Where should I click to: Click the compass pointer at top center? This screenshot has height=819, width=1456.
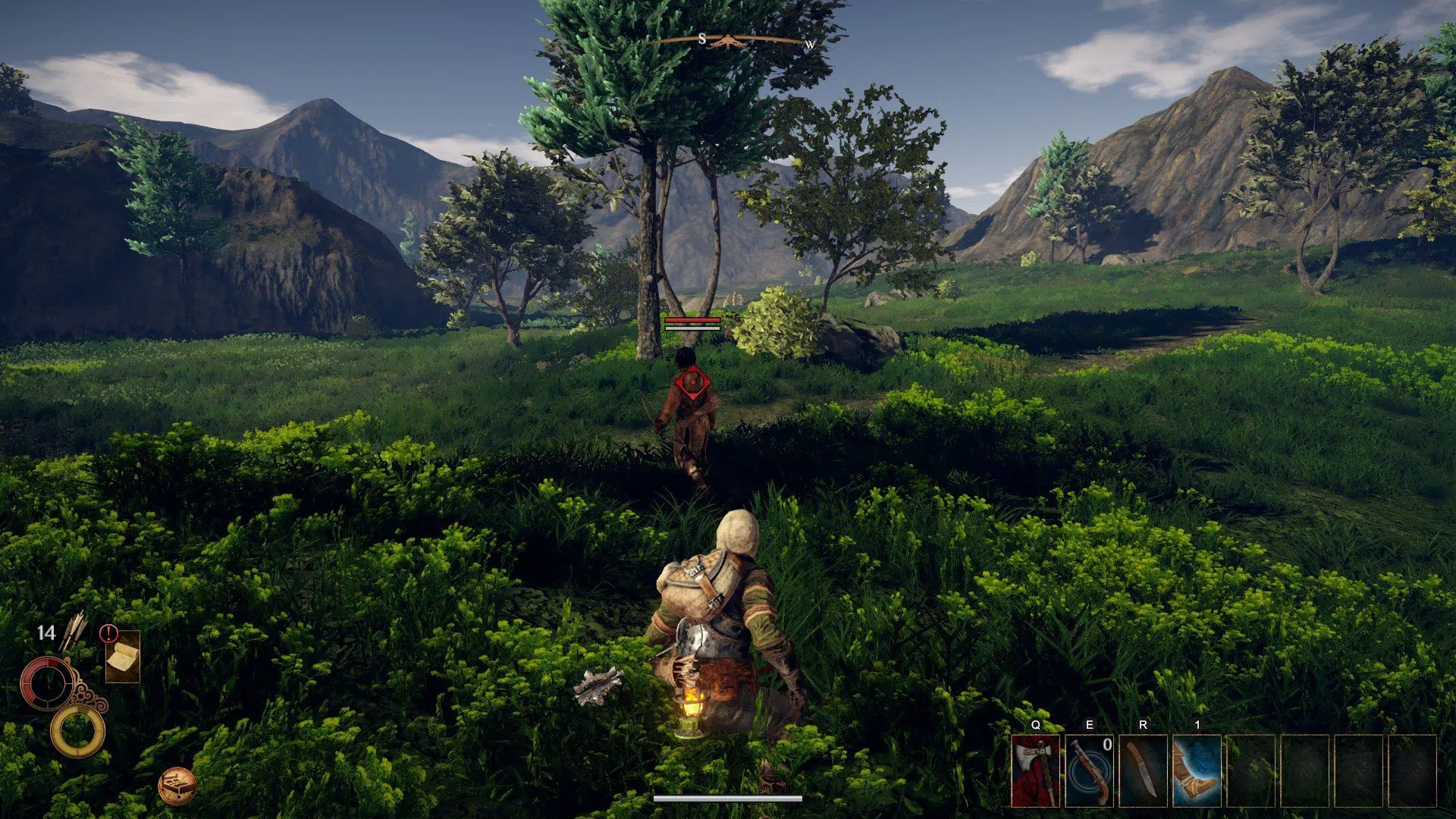click(728, 39)
